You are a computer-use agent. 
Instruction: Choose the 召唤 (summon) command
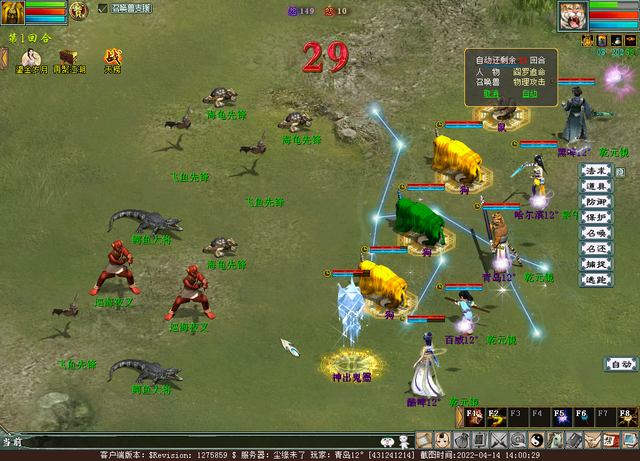click(x=596, y=233)
